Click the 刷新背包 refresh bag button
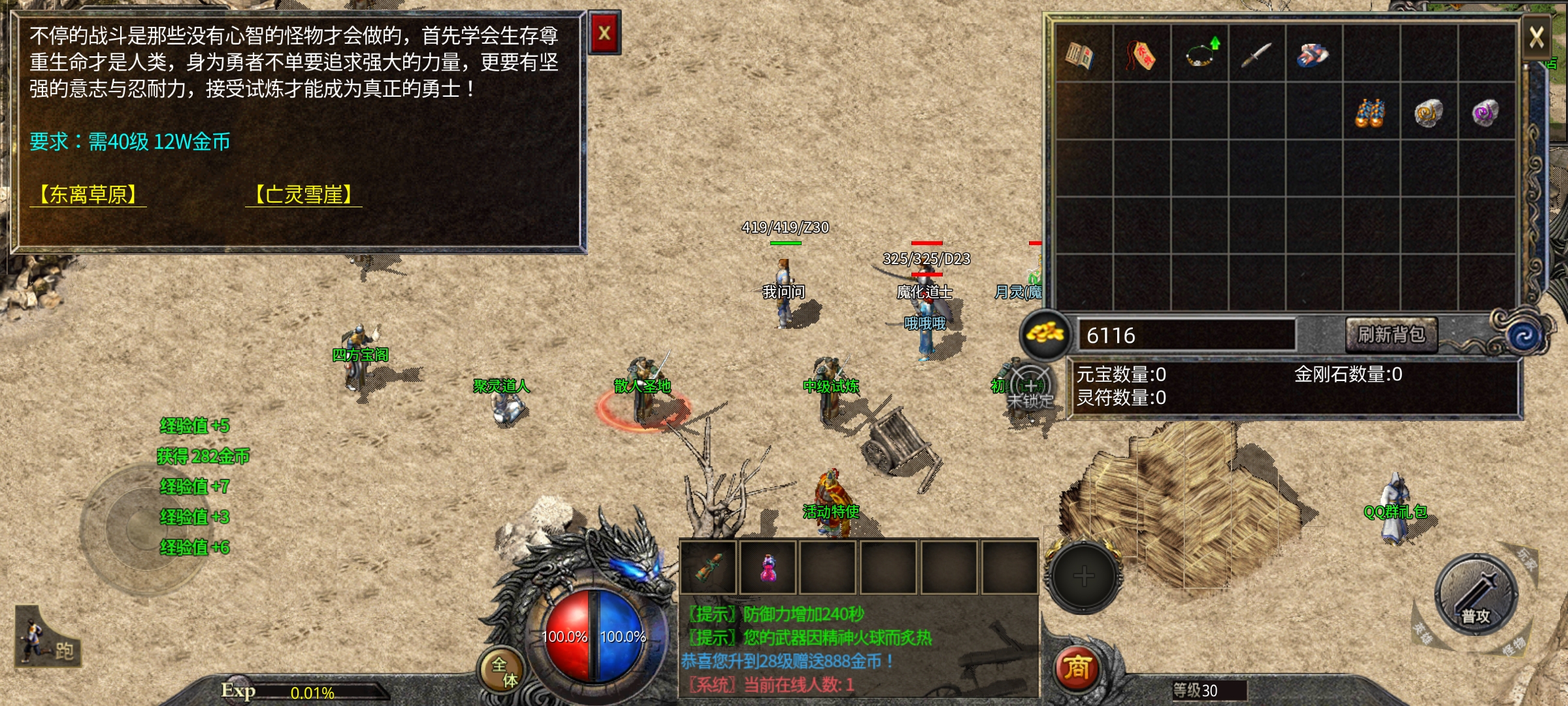Image resolution: width=1568 pixels, height=706 pixels. [x=1391, y=335]
